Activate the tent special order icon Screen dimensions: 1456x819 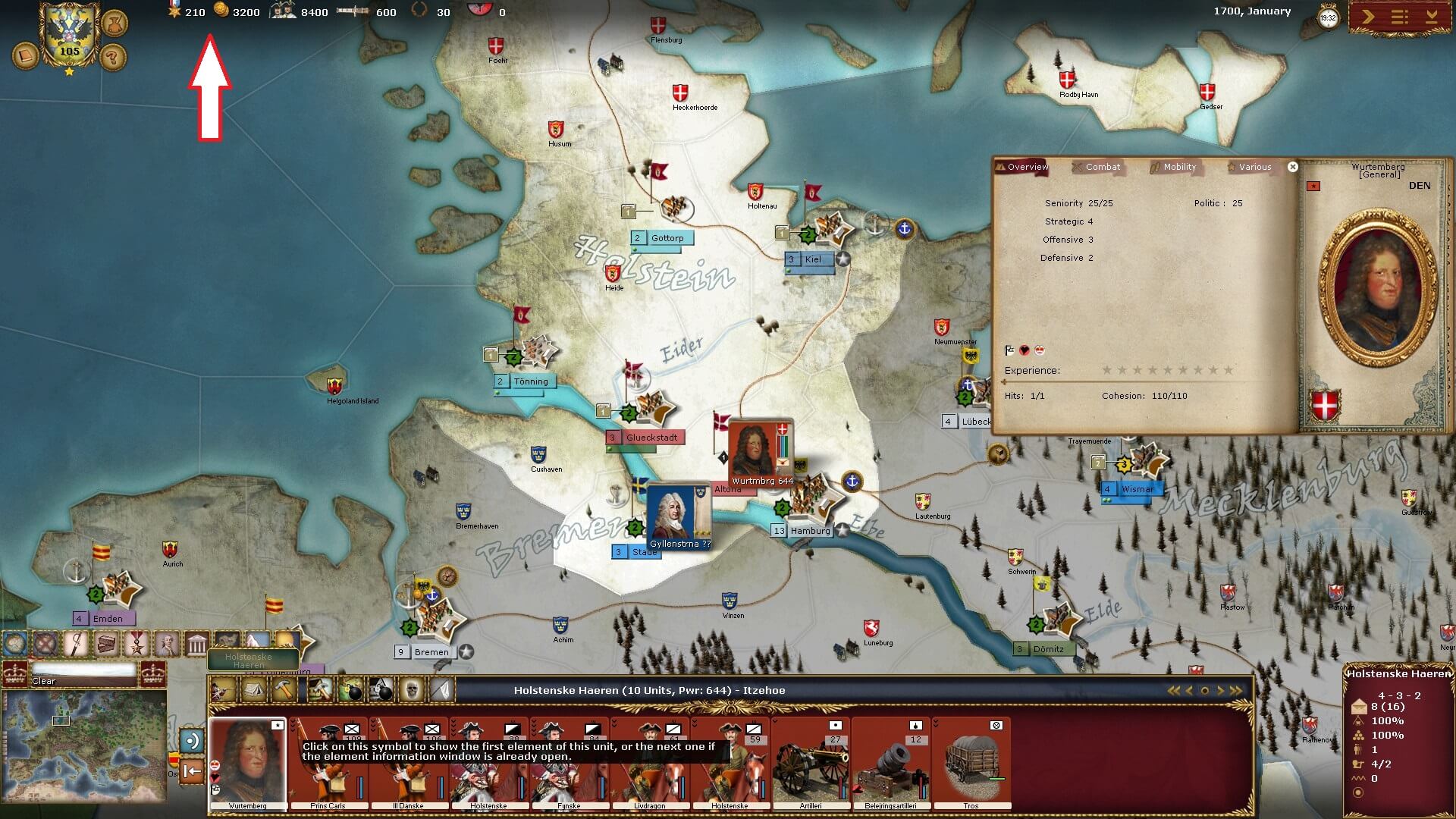coord(253,690)
